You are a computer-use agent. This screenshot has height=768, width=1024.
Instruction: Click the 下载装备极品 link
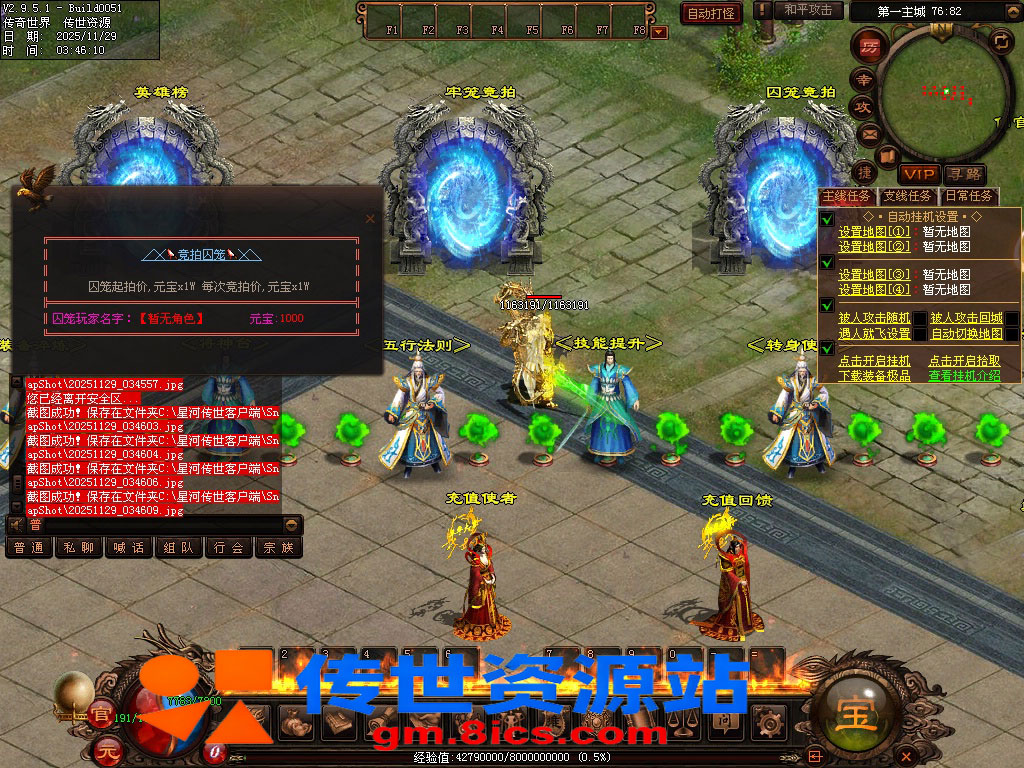(874, 376)
